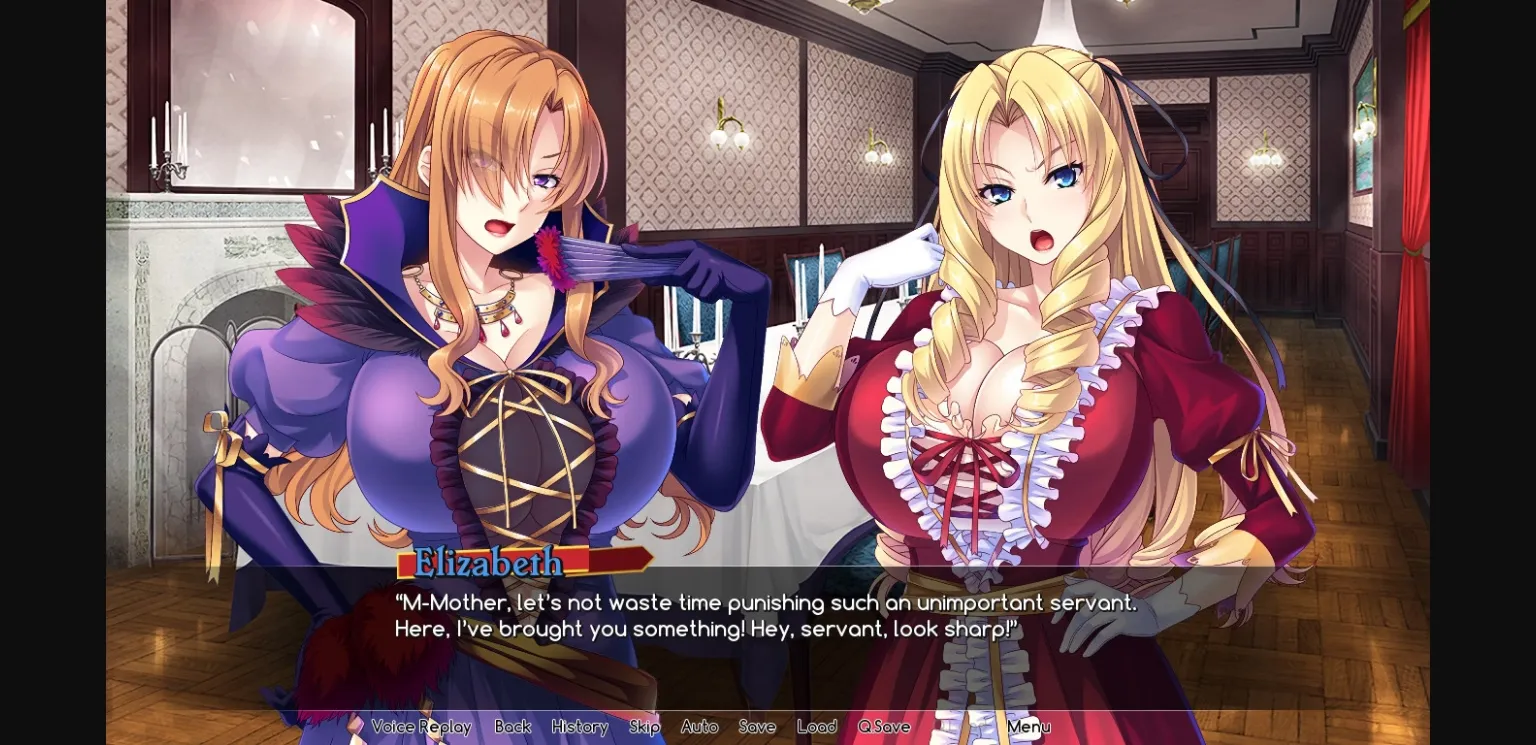Enable Auto-read mode
This screenshot has height=745, width=1536.
(699, 727)
